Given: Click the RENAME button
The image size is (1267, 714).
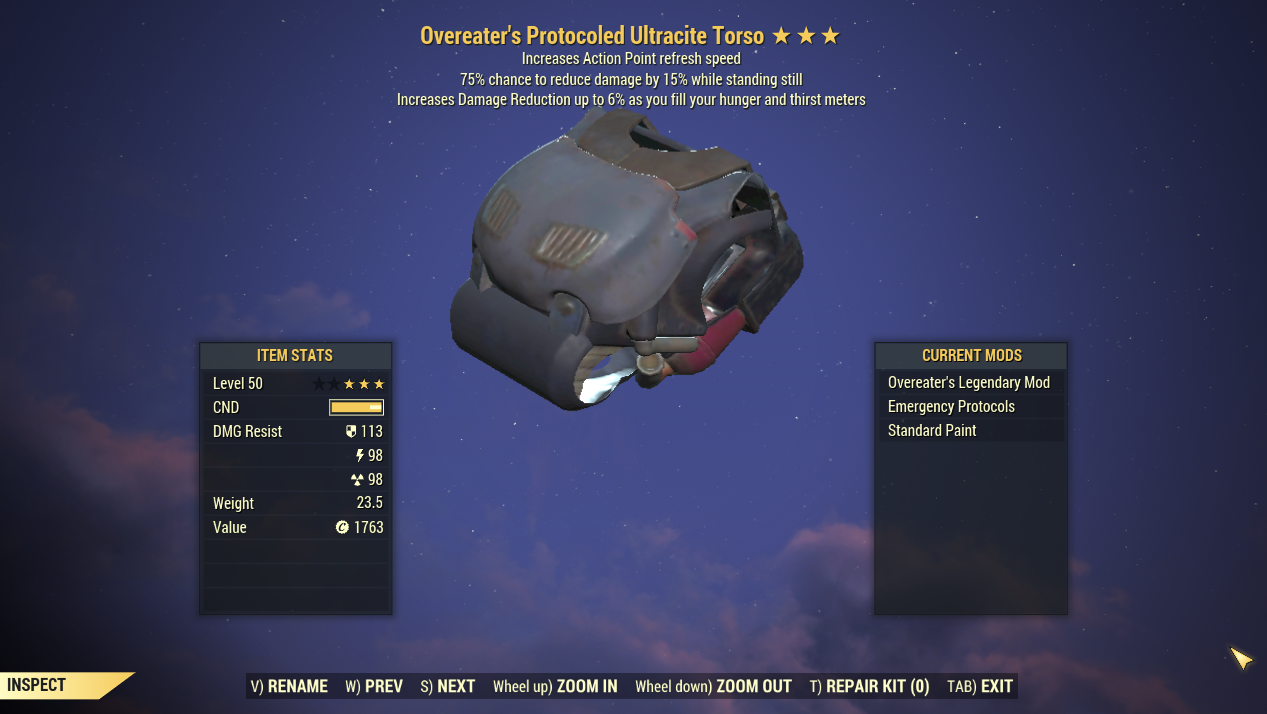Looking at the screenshot, I should click(289, 686).
